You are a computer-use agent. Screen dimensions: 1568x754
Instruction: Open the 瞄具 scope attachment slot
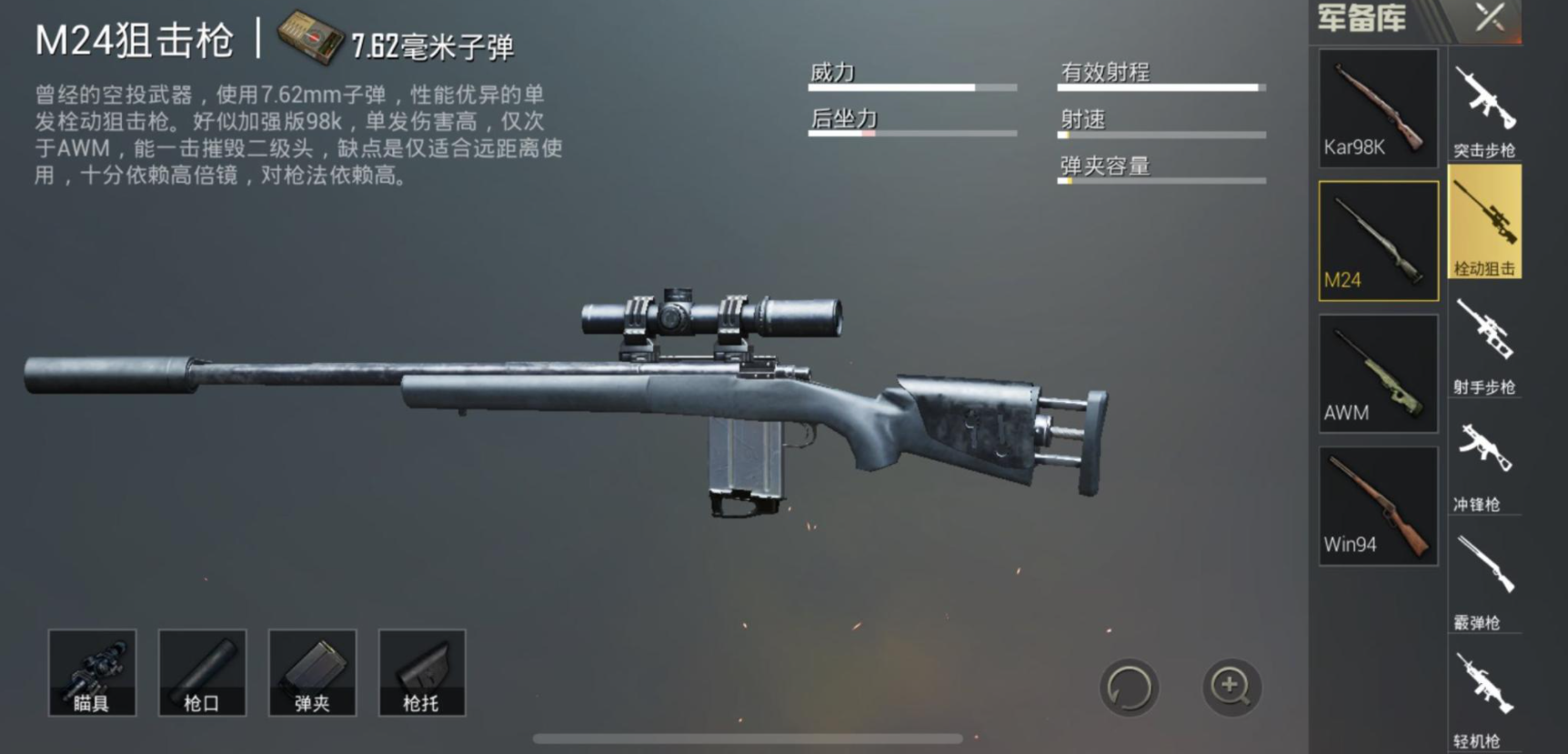tap(92, 673)
